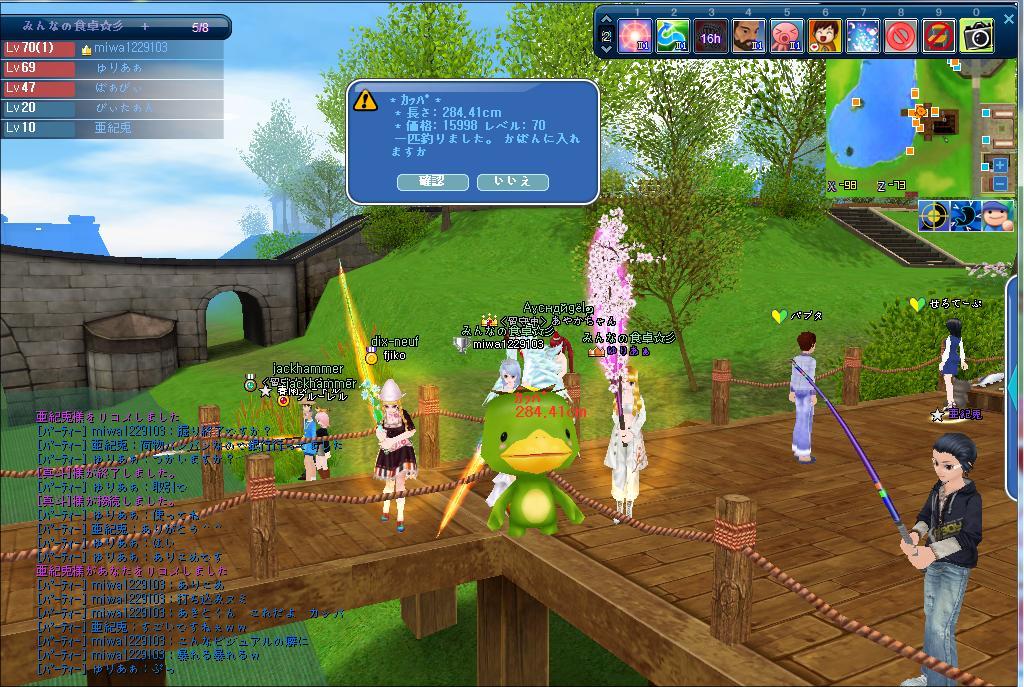Click the plus on the party header
The height and width of the screenshot is (687, 1024).
tap(145, 27)
